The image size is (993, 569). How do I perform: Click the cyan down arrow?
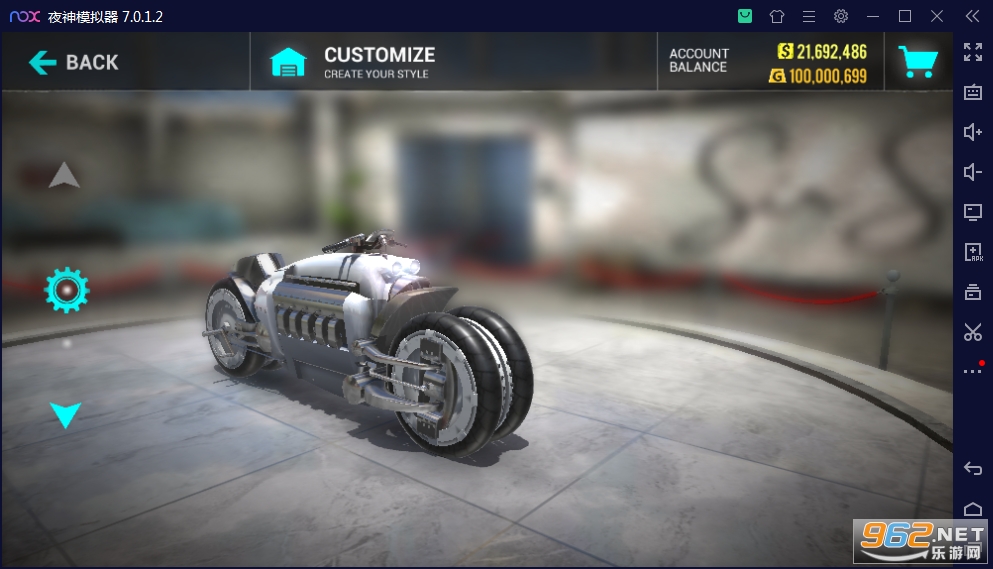pos(66,414)
